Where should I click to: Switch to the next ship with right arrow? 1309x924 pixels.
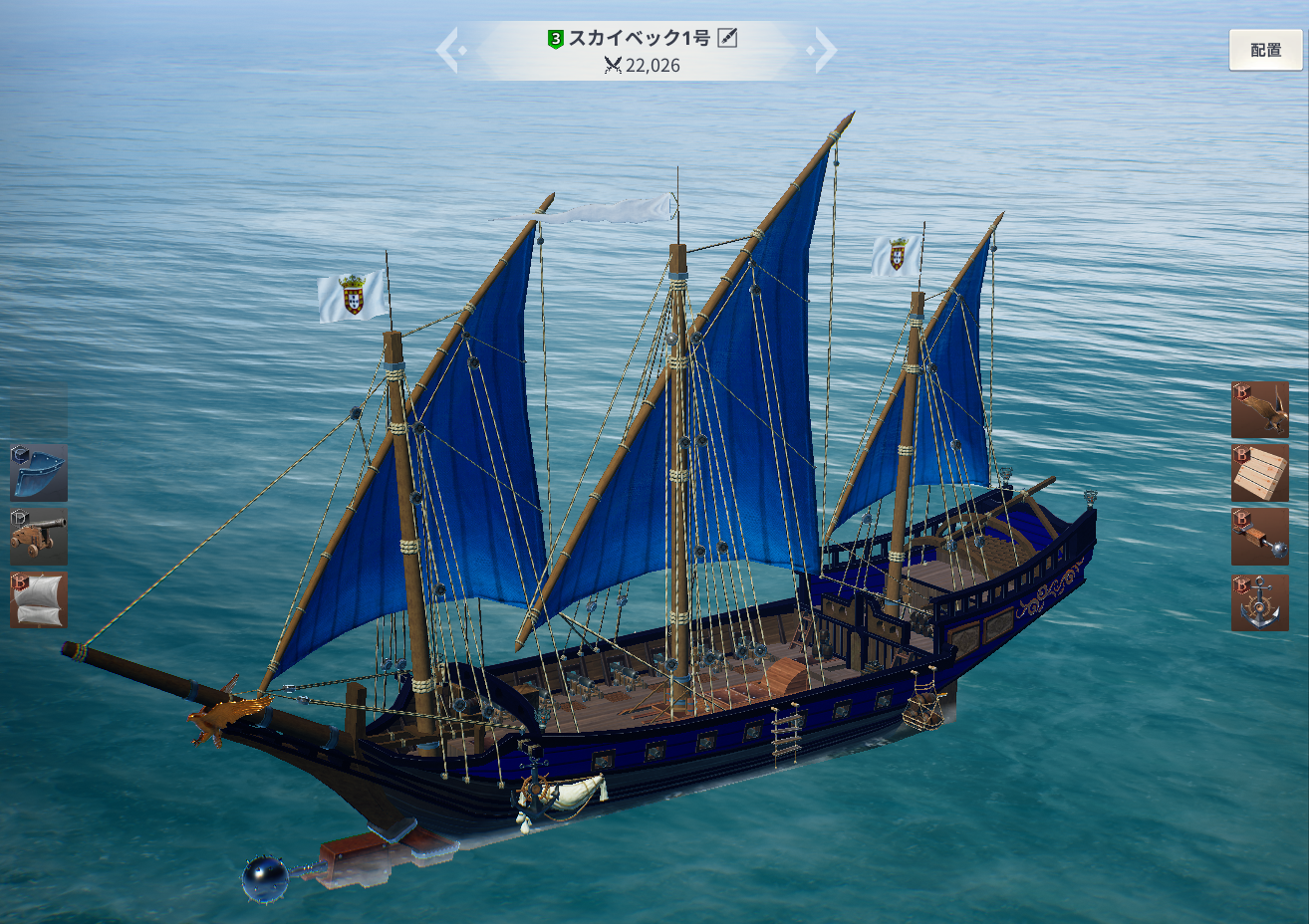pyautogui.click(x=825, y=49)
